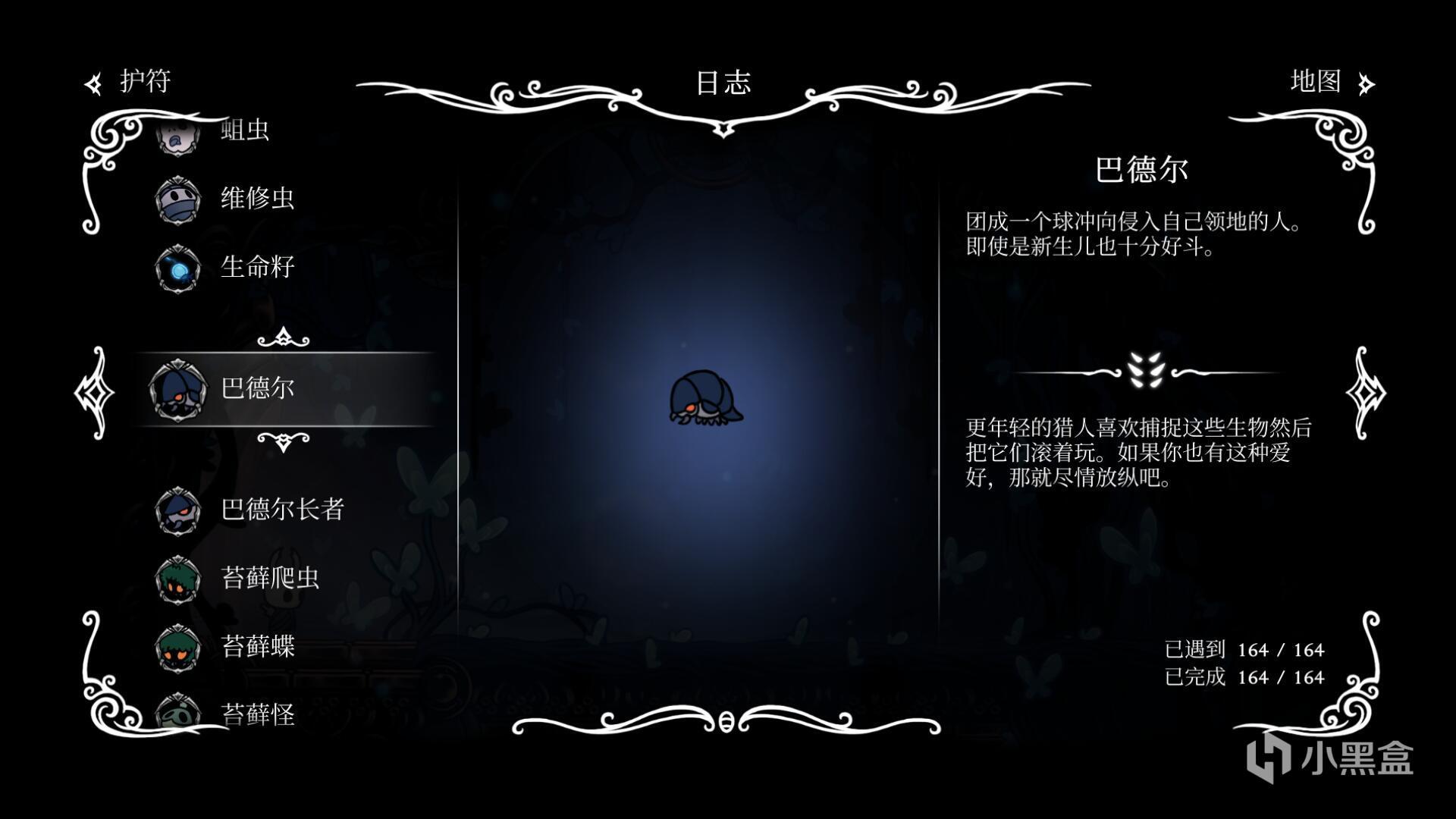Click the up arrow above 巴德尔

tap(283, 337)
